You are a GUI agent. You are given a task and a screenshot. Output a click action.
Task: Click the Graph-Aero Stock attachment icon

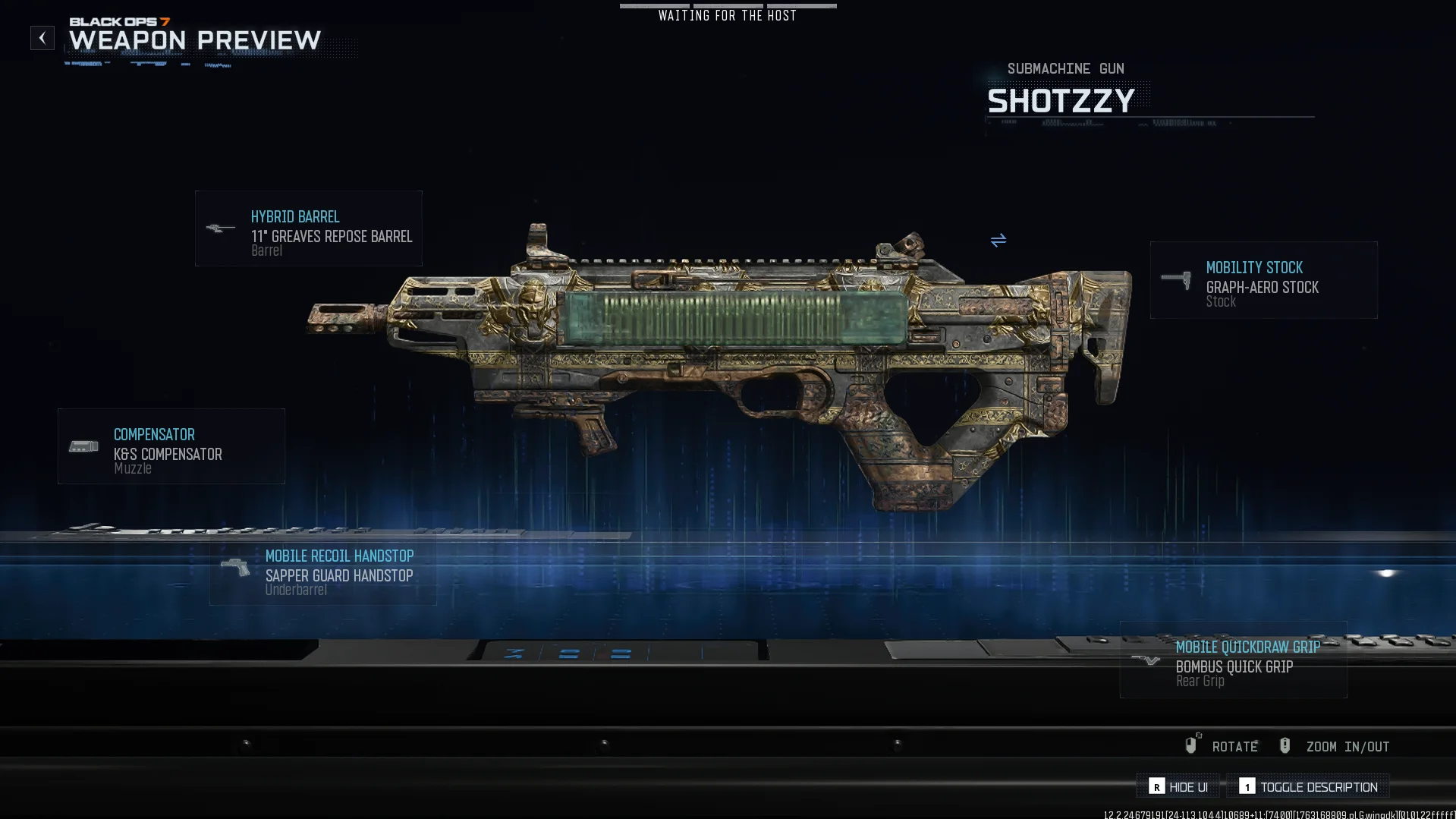[x=1176, y=279]
